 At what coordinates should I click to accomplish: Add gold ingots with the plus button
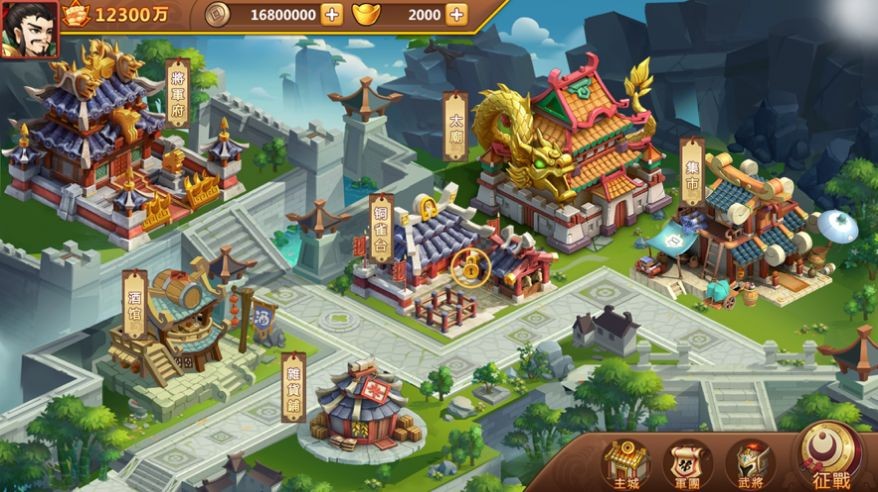(456, 14)
